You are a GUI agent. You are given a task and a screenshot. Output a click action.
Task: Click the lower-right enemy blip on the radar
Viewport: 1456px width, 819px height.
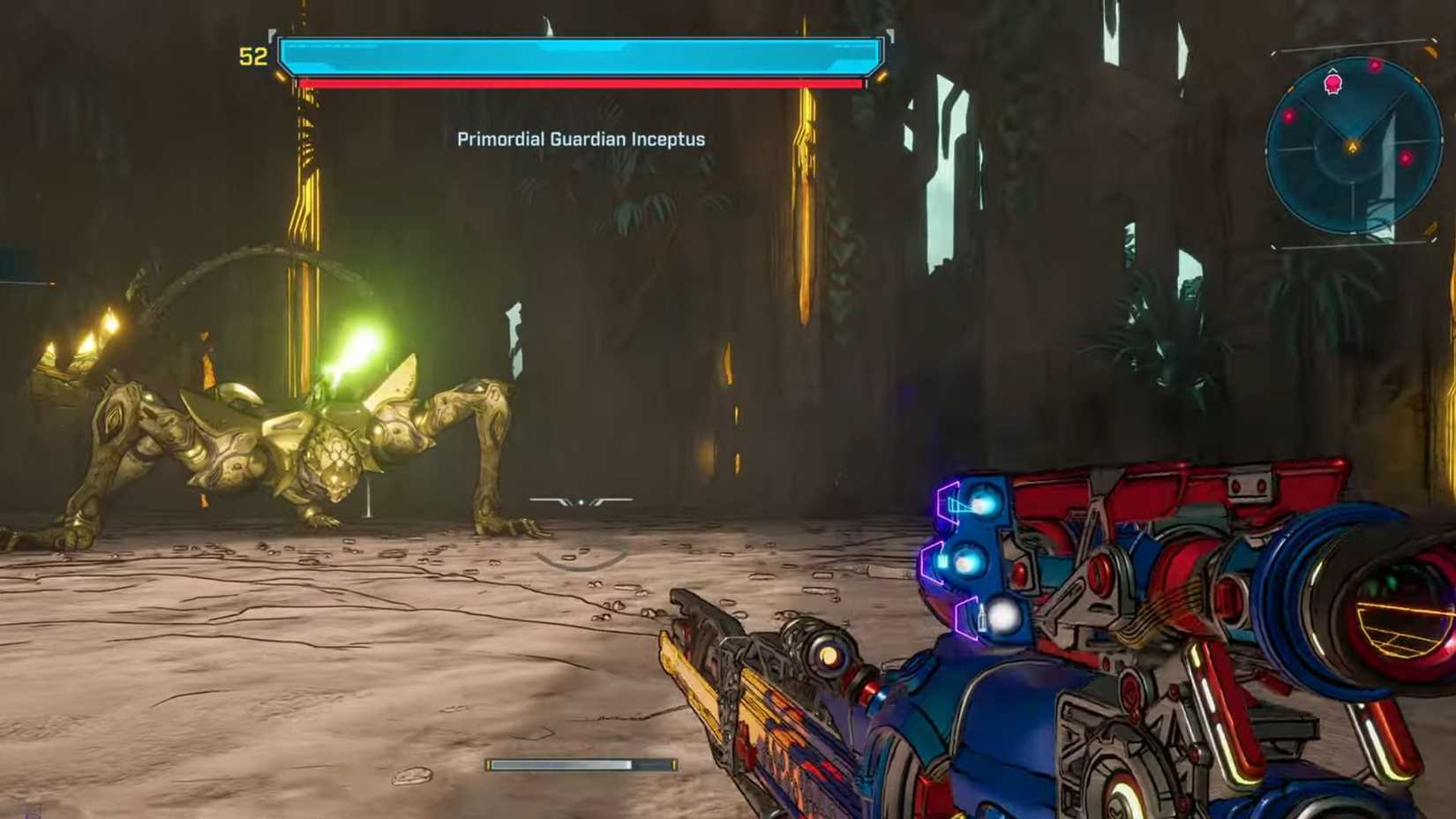tap(1406, 156)
